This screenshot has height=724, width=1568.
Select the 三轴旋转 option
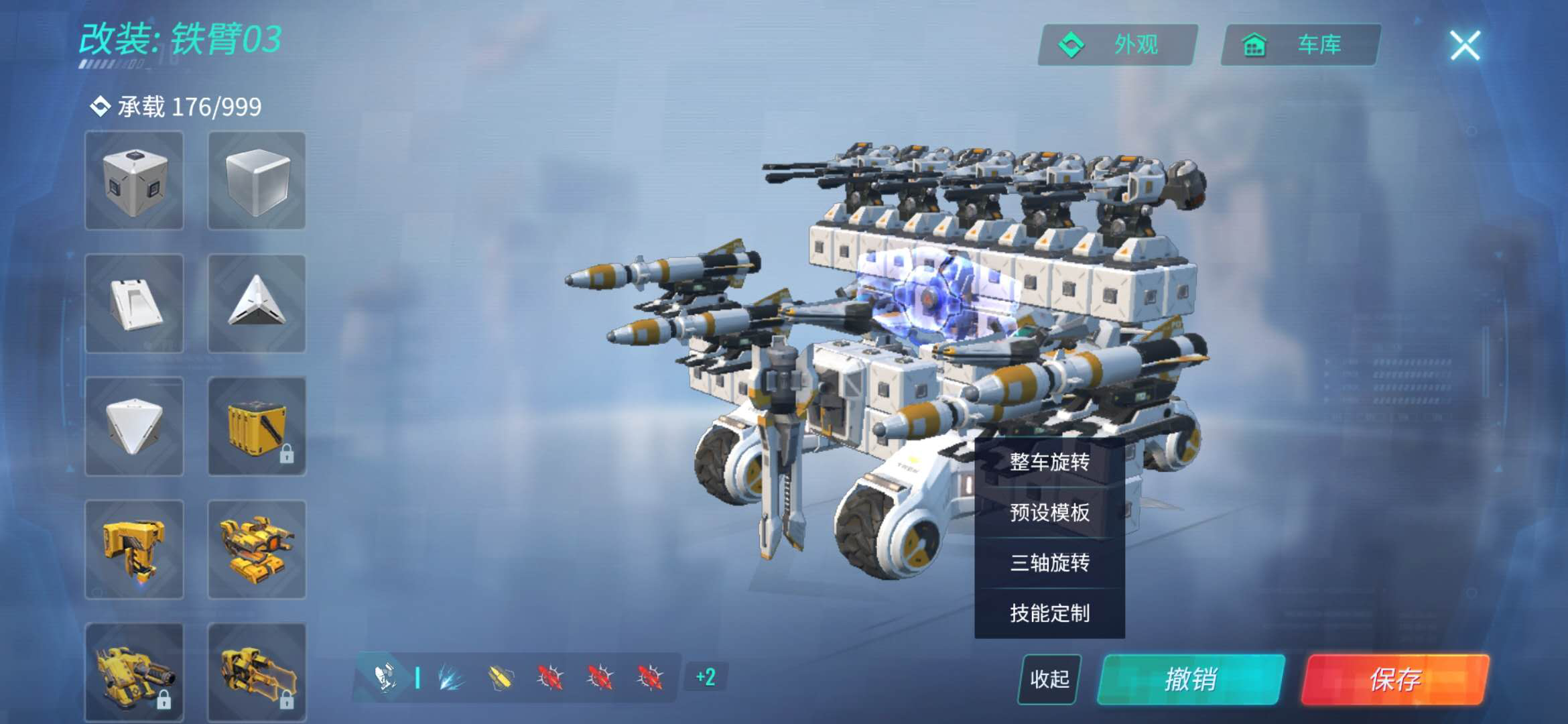1049,562
